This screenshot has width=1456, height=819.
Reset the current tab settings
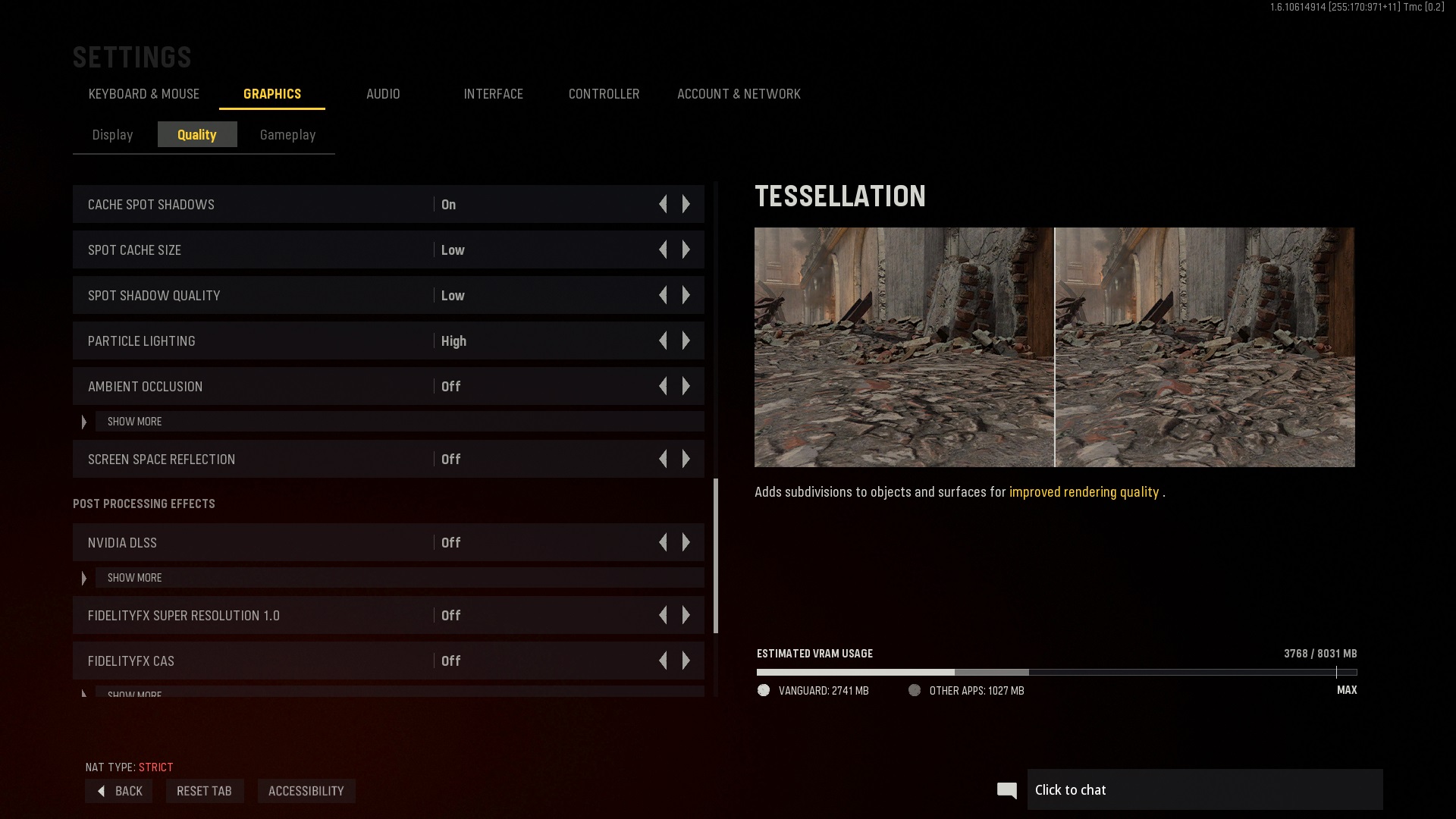(204, 791)
